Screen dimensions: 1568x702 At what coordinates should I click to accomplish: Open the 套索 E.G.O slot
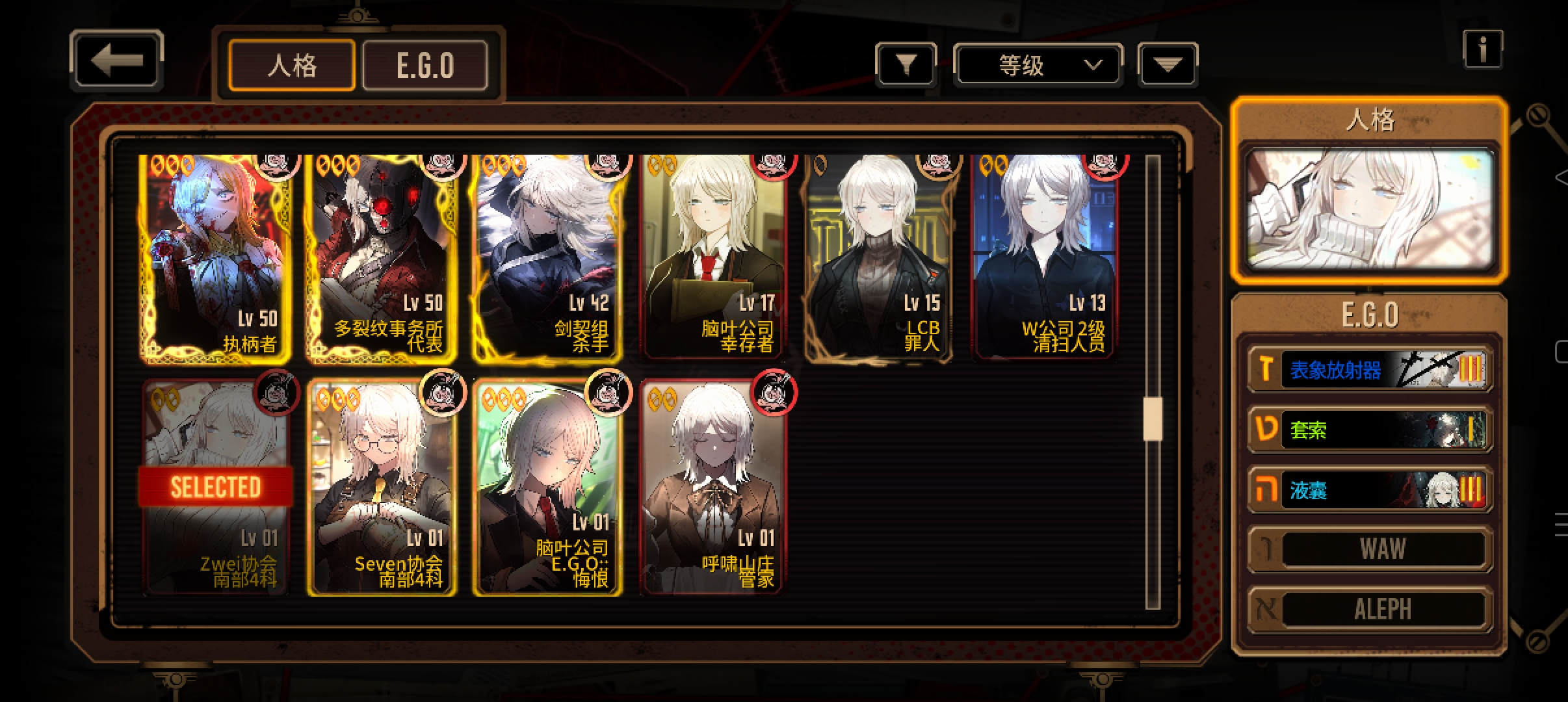(x=1370, y=430)
